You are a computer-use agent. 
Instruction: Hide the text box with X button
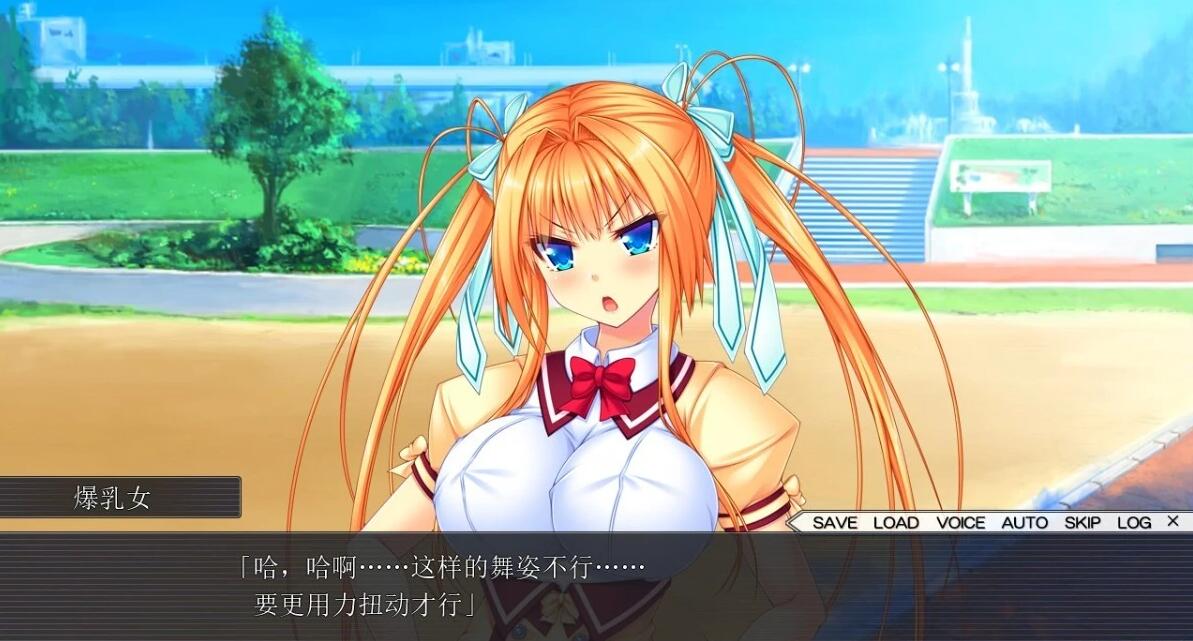point(1173,521)
